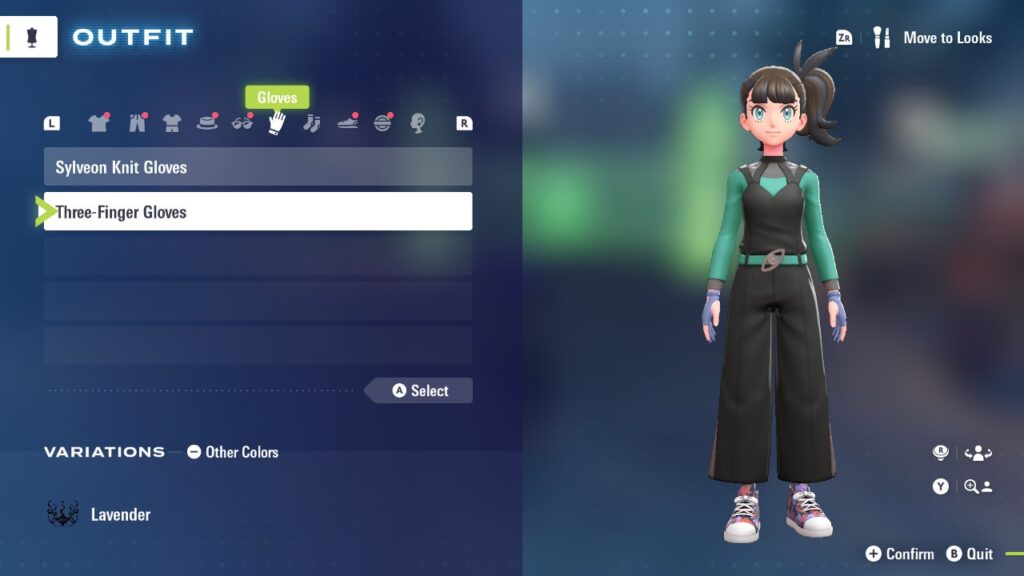This screenshot has height=576, width=1024.
Task: Click the zoom-in on character icon
Action: [977, 487]
